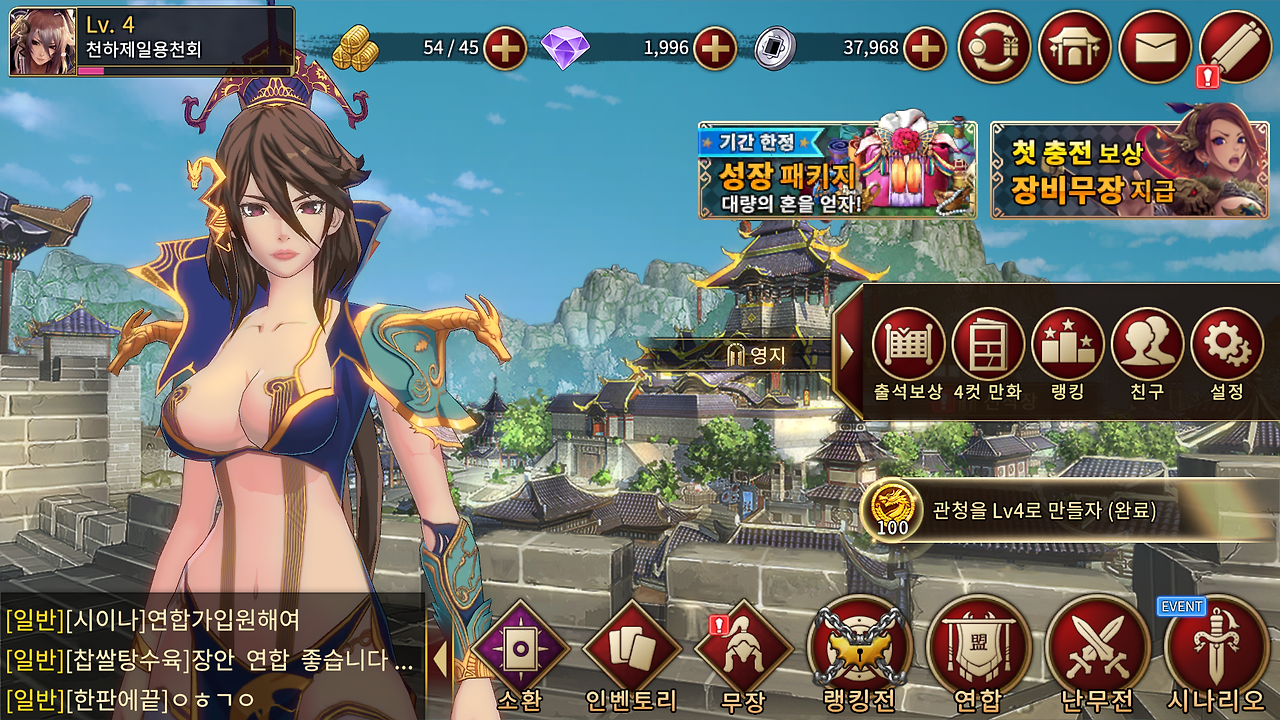The width and height of the screenshot is (1280, 720).
Task: Add gold with the plus button
Action: pyautogui.click(x=505, y=46)
